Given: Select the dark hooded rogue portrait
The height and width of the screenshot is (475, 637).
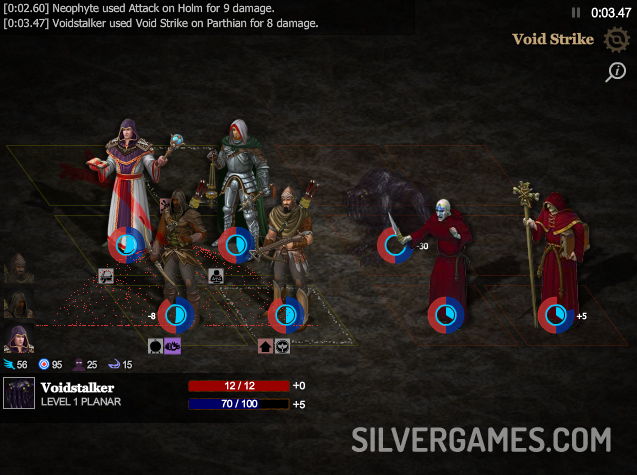Looking at the screenshot, I should click(17, 304).
